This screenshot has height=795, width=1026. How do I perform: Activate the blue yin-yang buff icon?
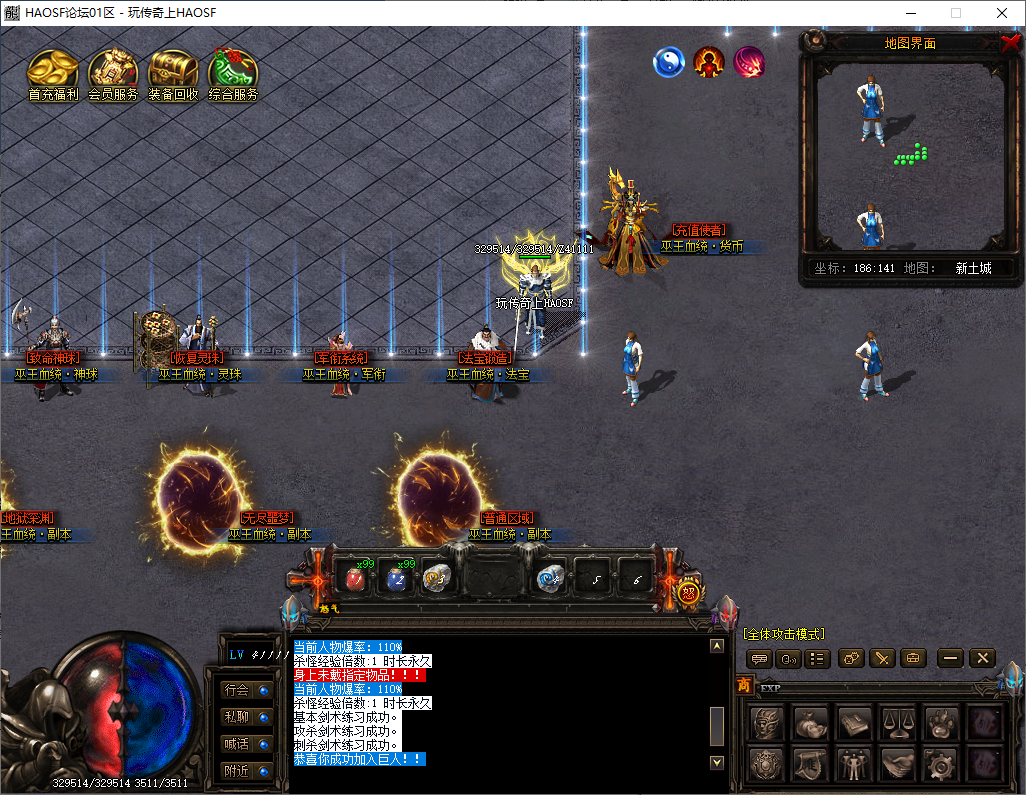(x=668, y=63)
